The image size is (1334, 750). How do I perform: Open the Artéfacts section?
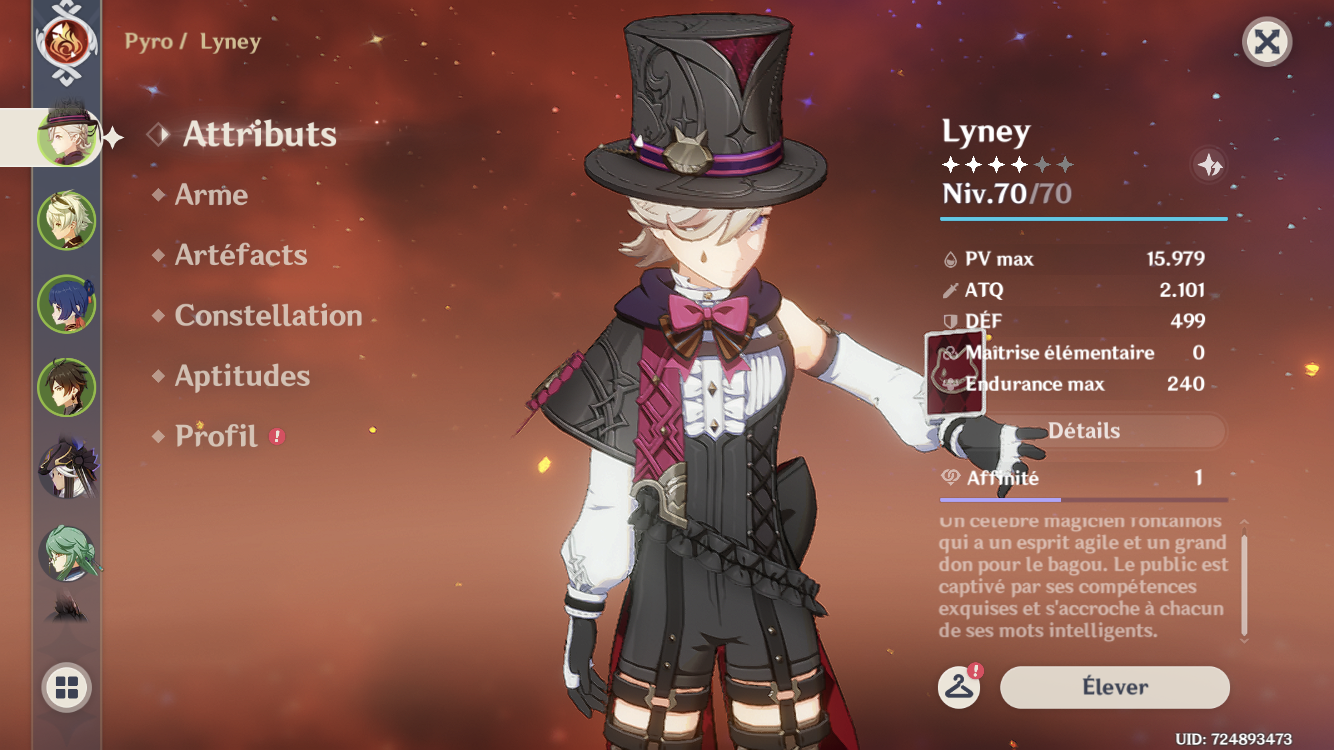click(x=238, y=255)
